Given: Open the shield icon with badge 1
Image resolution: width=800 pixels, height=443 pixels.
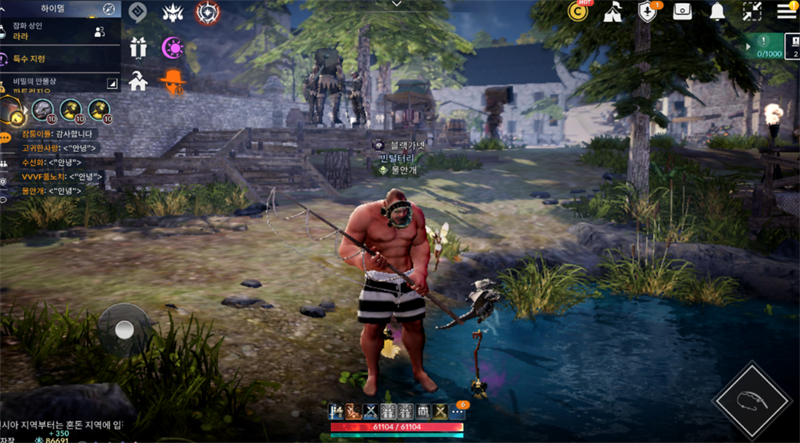Looking at the screenshot, I should point(647,11).
